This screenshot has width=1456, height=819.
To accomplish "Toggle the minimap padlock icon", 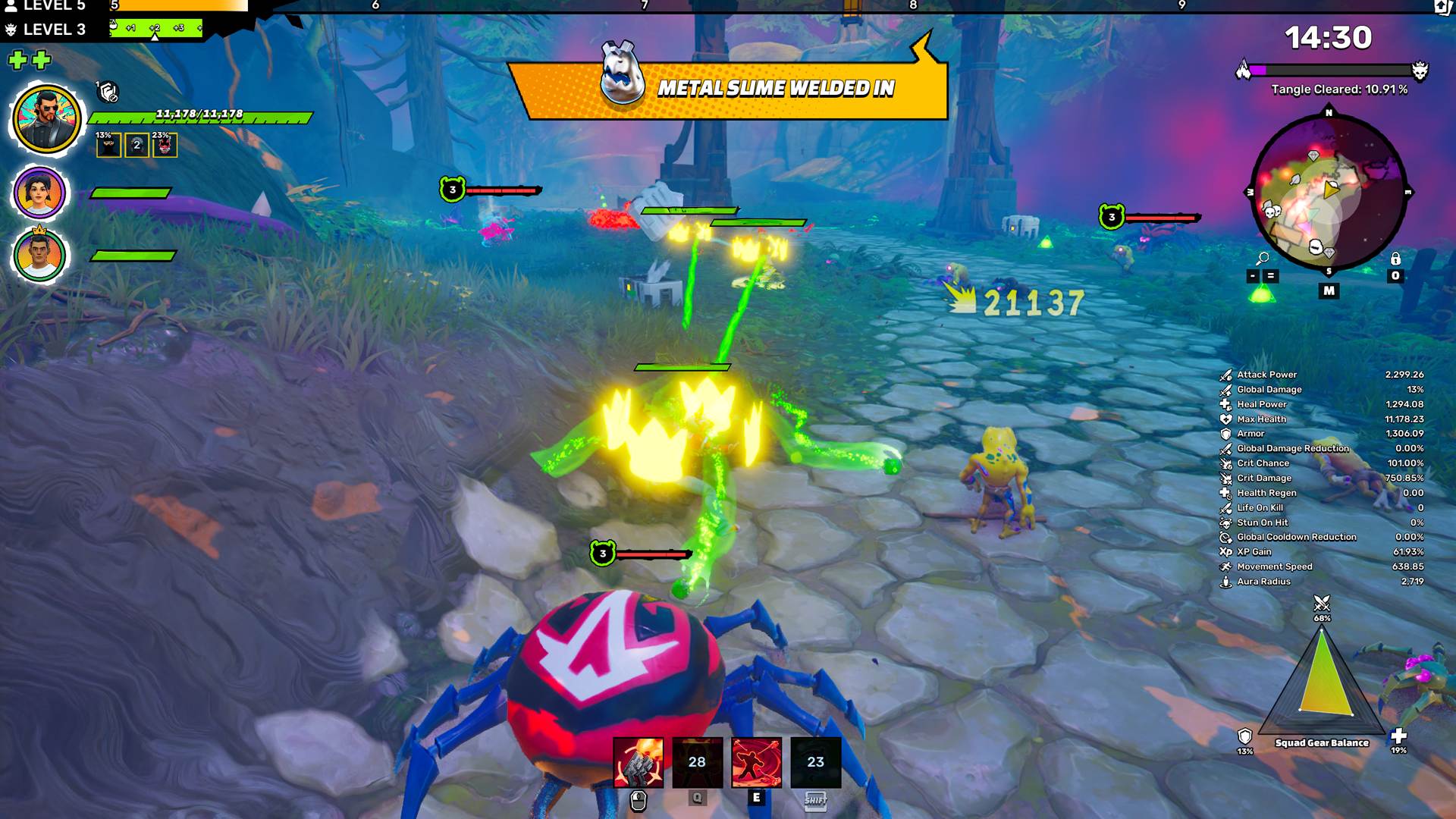I will pos(1395,259).
